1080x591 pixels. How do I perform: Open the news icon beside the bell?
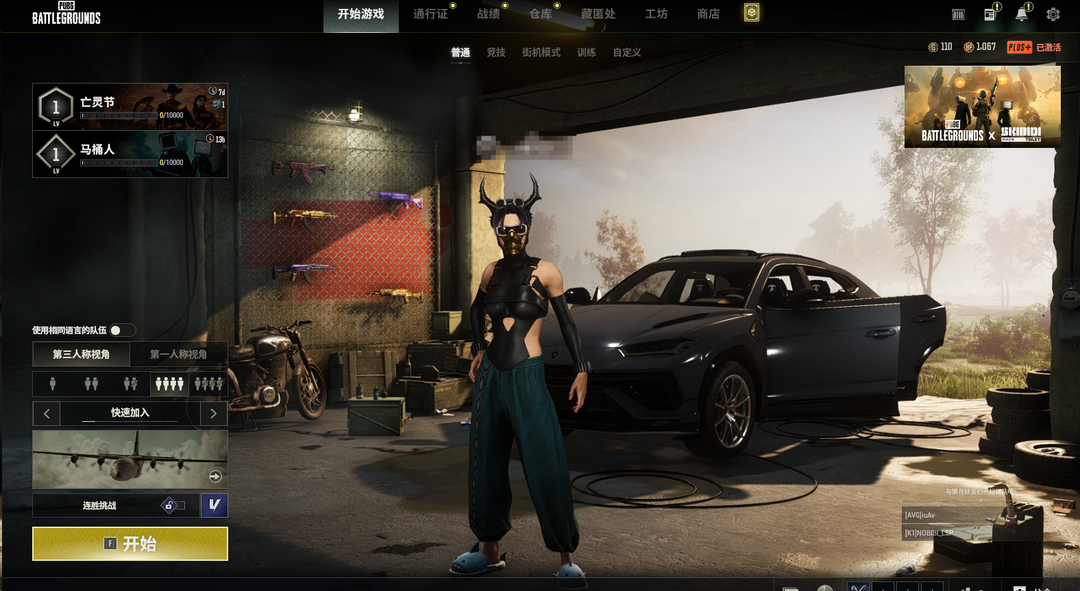pos(989,14)
